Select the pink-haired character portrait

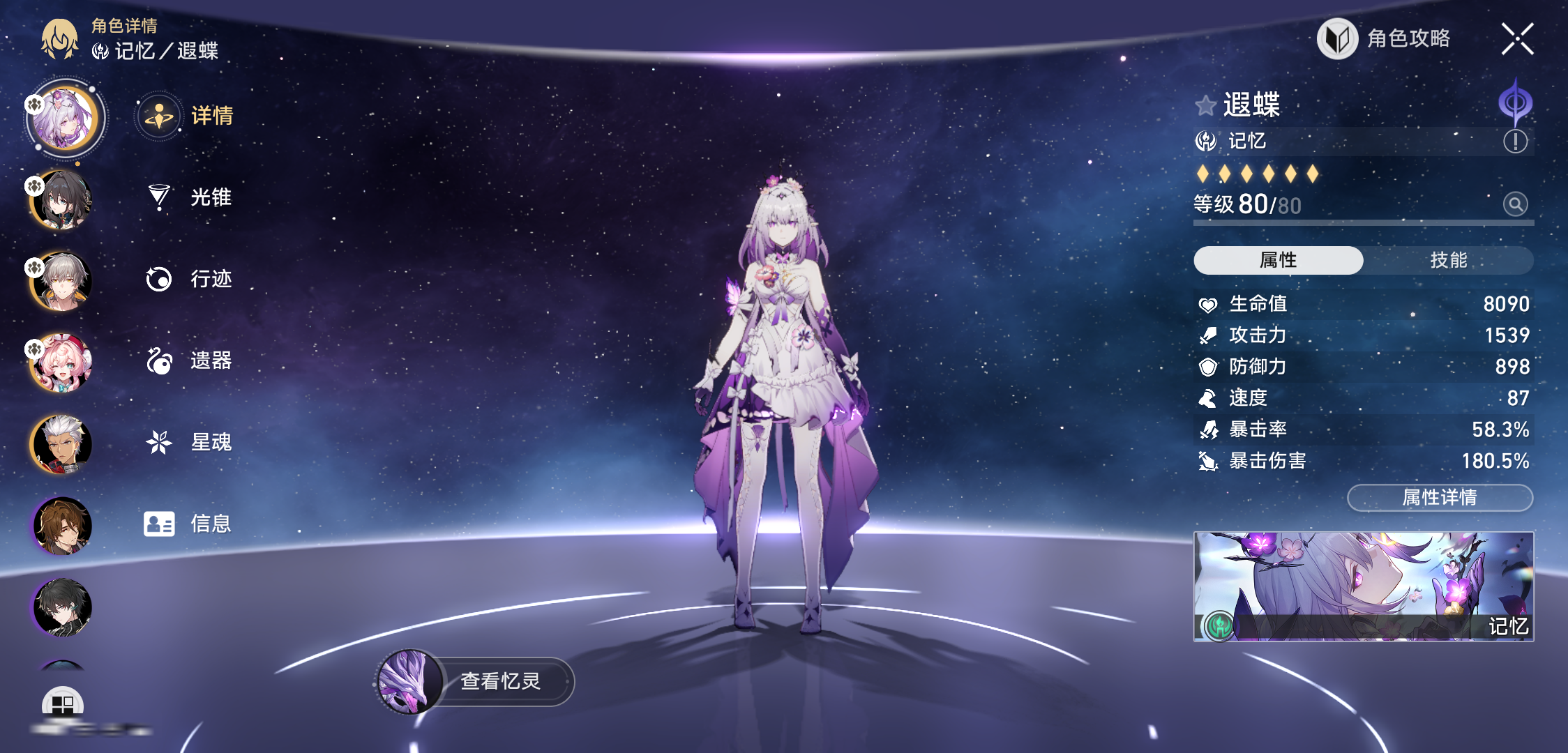(61, 363)
